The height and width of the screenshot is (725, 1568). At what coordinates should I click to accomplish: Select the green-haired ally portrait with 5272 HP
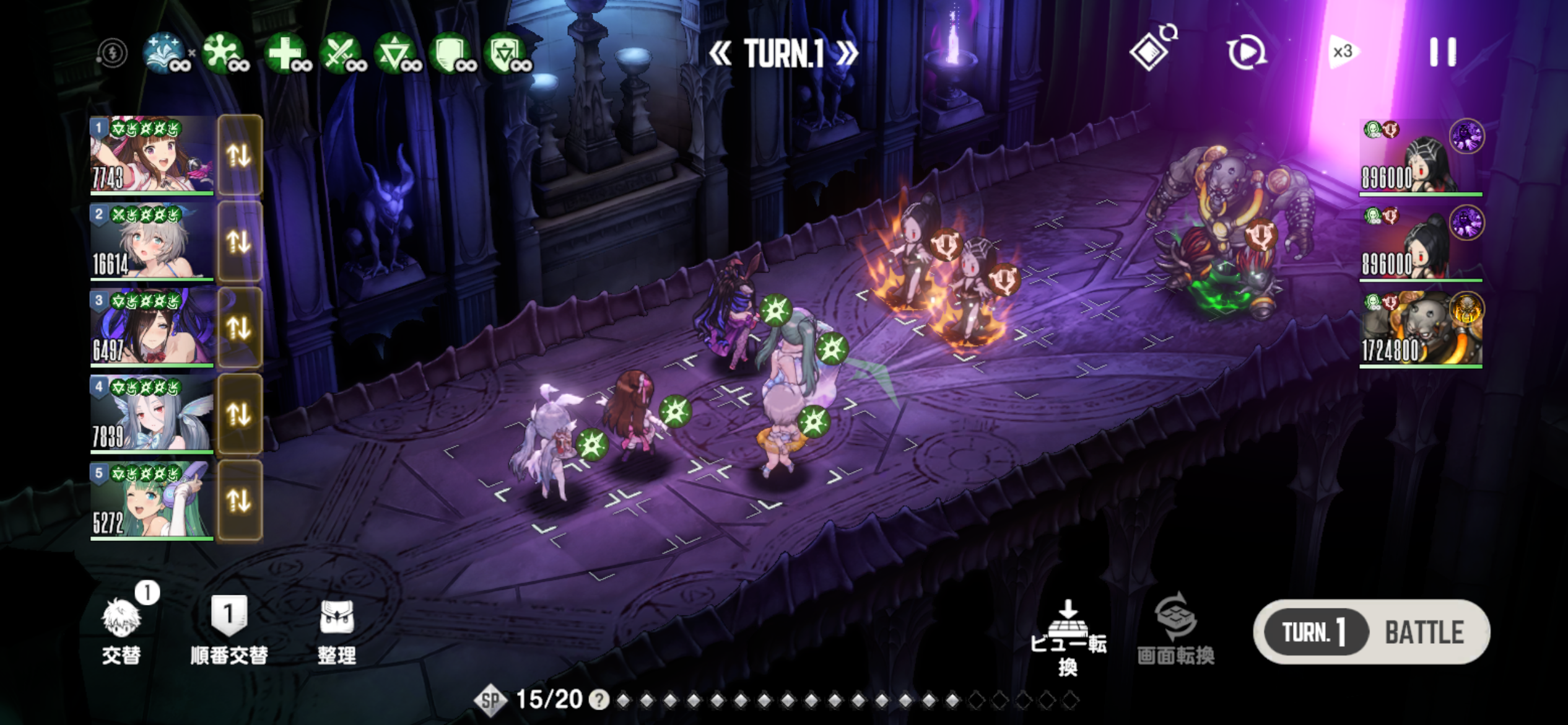[x=152, y=501]
